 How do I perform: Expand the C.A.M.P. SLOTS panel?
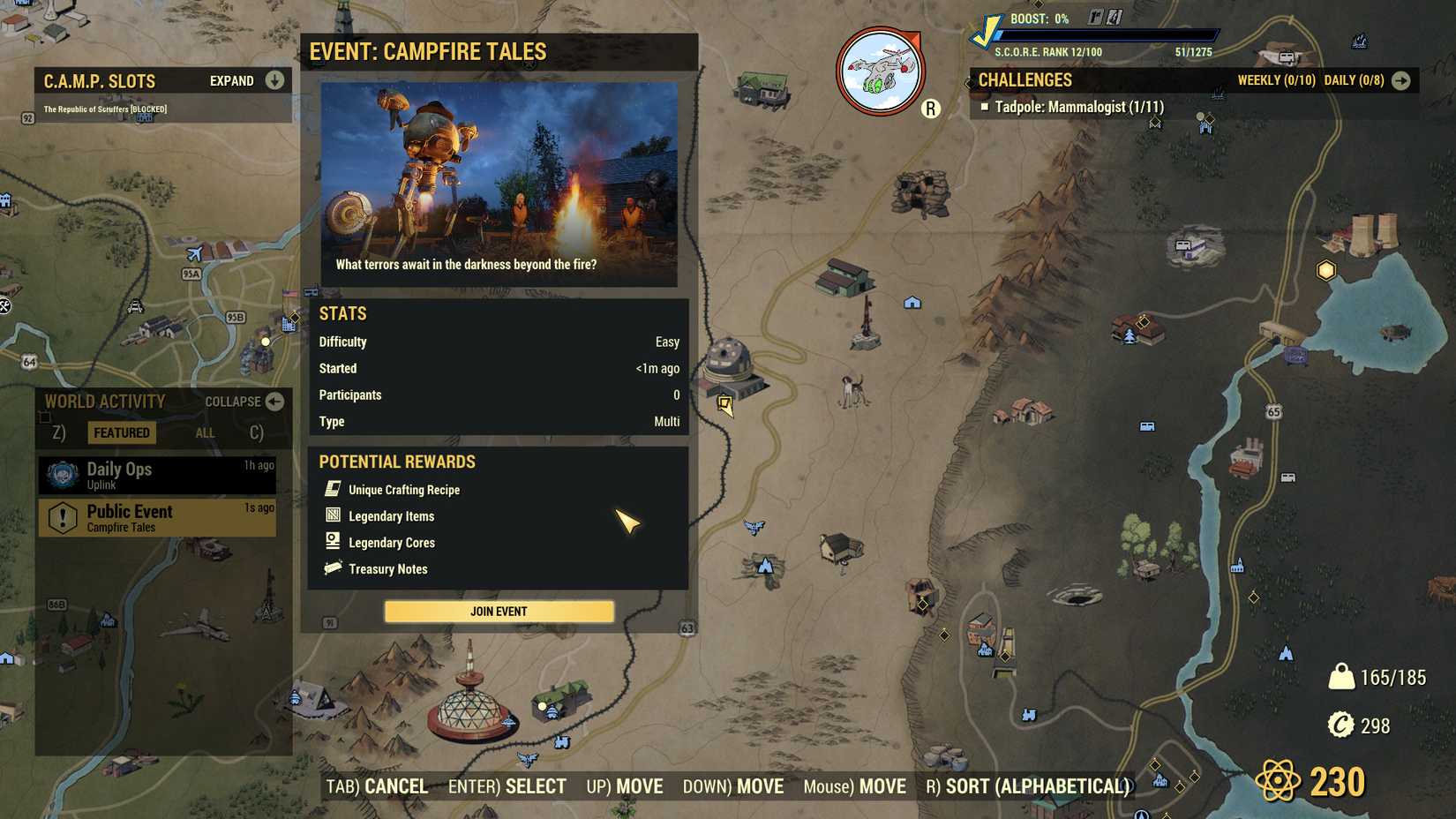[x=274, y=80]
